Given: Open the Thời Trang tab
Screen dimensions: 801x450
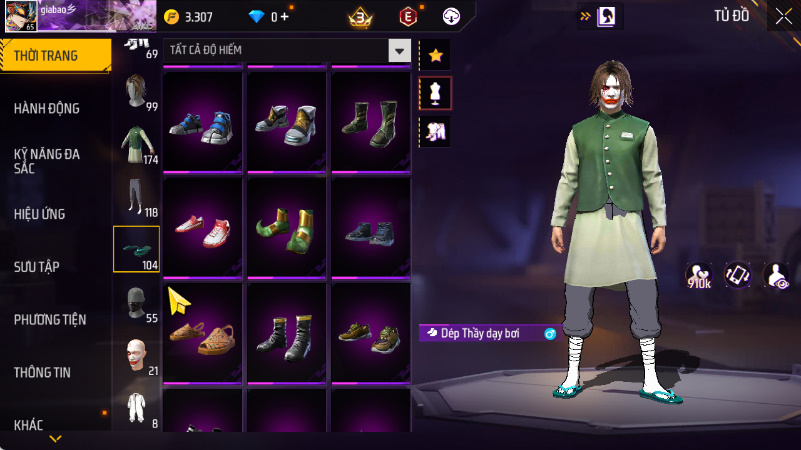Looking at the screenshot, I should click(54, 55).
